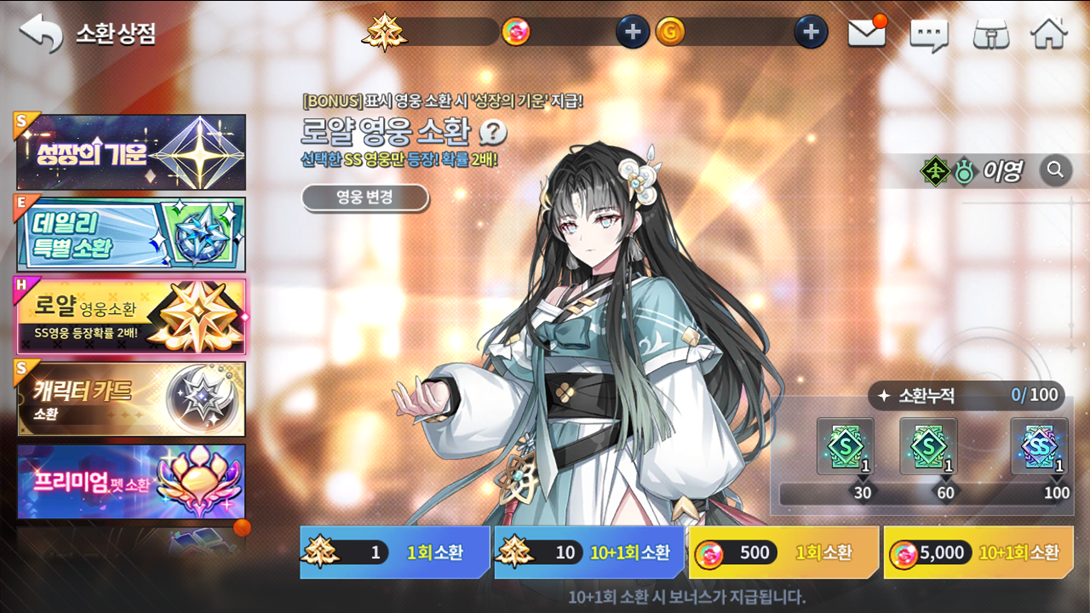The height and width of the screenshot is (613, 1090).
Task: Add more gems with the plus button
Action: click(x=632, y=32)
